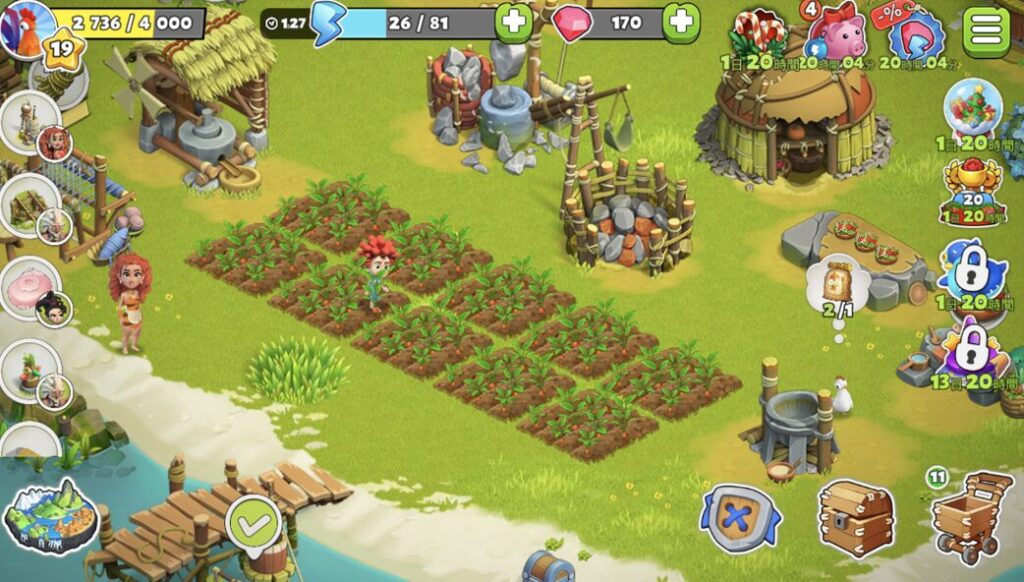Tap the seed bag 2/1 order bubble
Viewport: 1024px width, 582px height.
click(x=836, y=287)
